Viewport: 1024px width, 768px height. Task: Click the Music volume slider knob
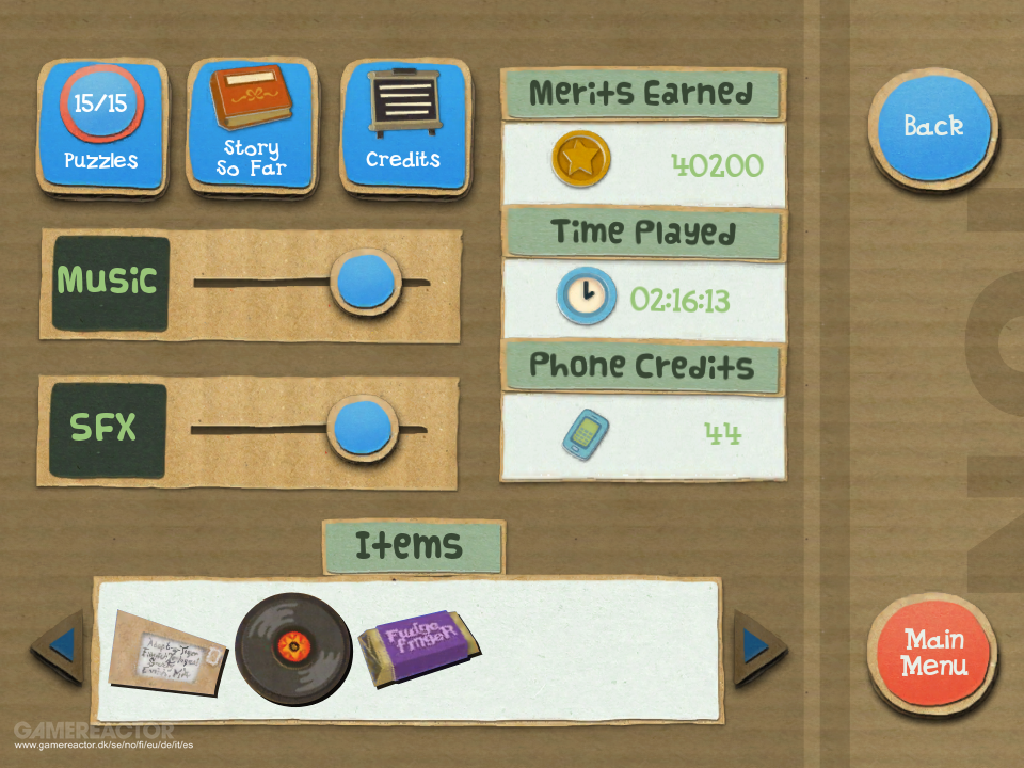[364, 281]
